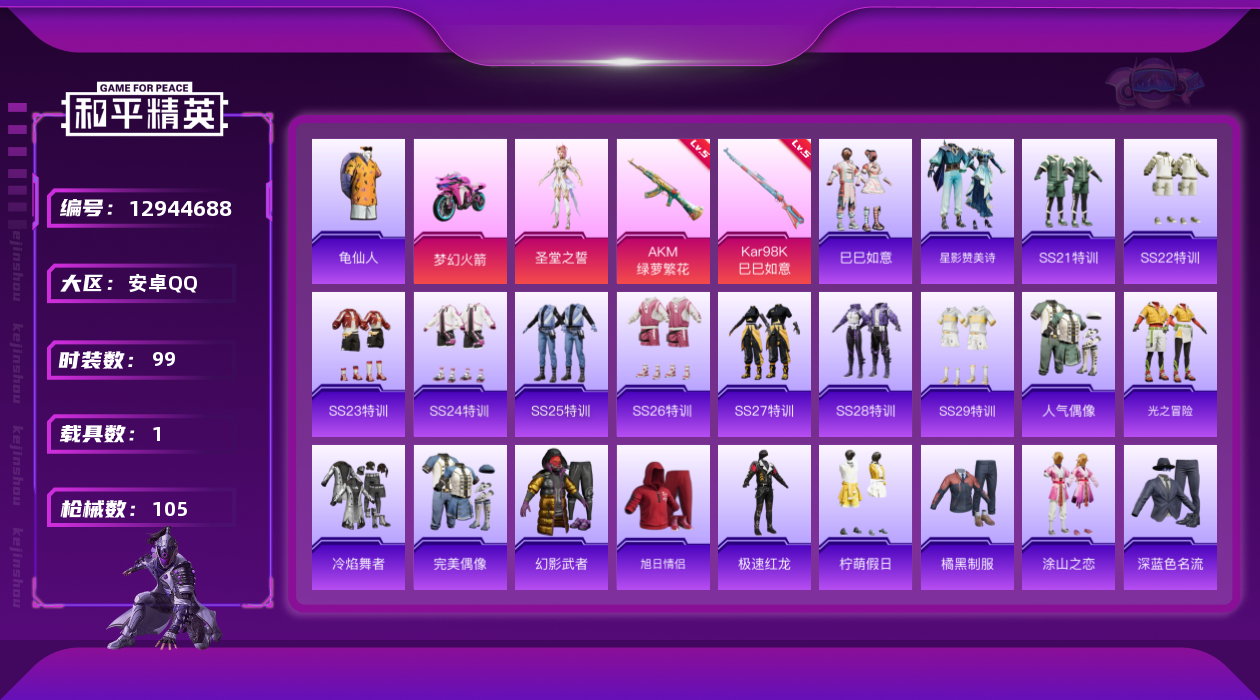The width and height of the screenshot is (1260, 700).
Task: Select the 深蓝色名流 suit card
Action: pyautogui.click(x=1170, y=517)
